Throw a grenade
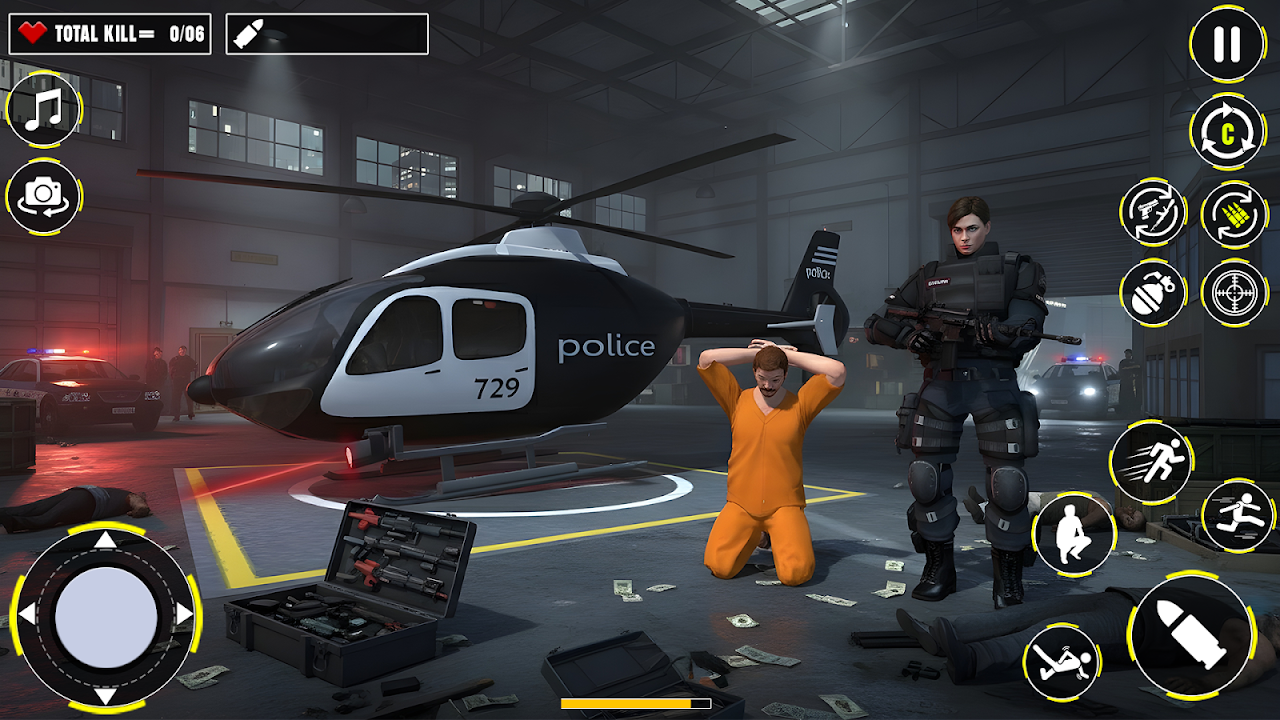Image resolution: width=1280 pixels, height=720 pixels. point(1153,293)
